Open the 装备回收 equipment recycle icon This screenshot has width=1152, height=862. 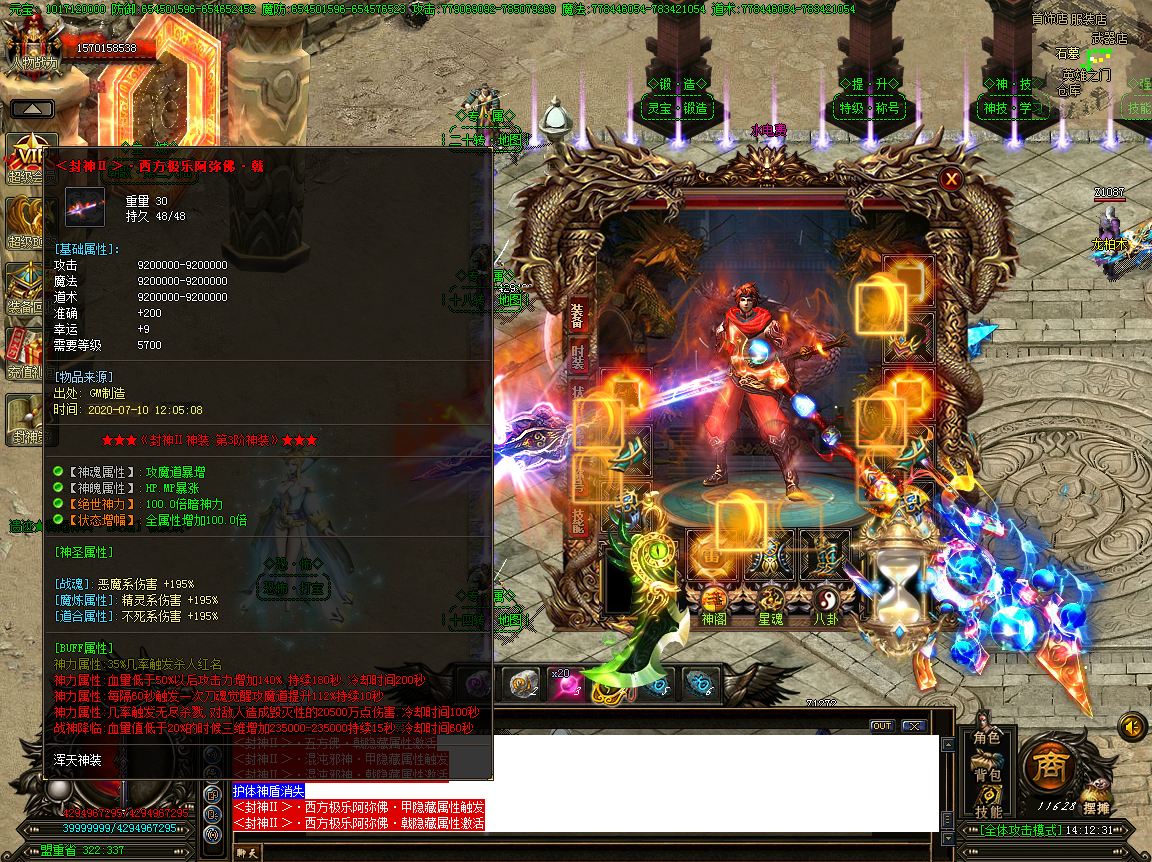pyautogui.click(x=26, y=290)
